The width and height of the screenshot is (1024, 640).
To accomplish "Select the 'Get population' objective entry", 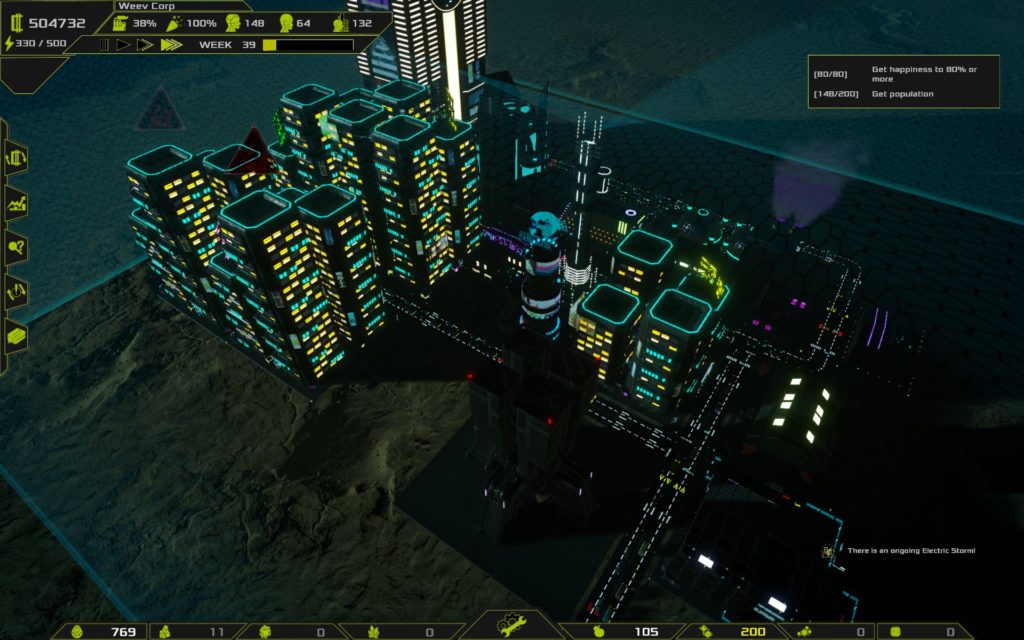I will coord(903,94).
